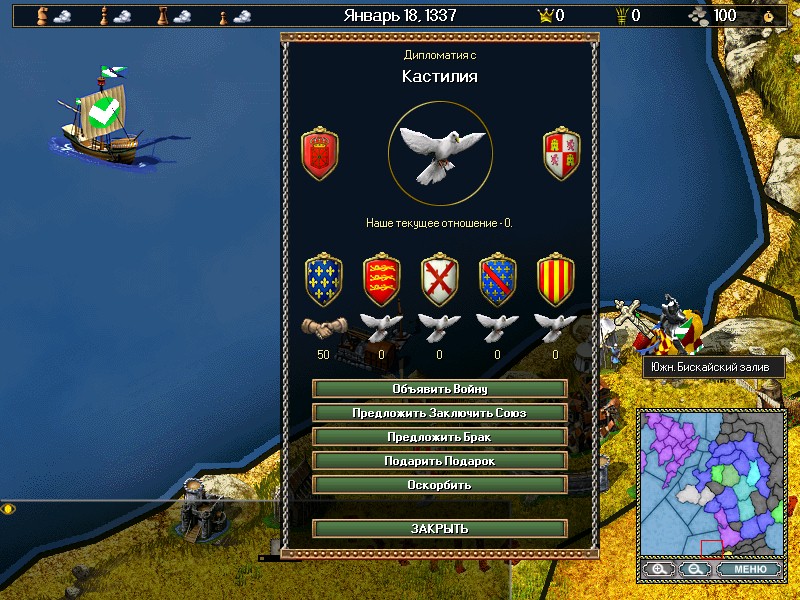
Task: Open the МЕНЮ button below the minimap
Action: pyautogui.click(x=749, y=569)
